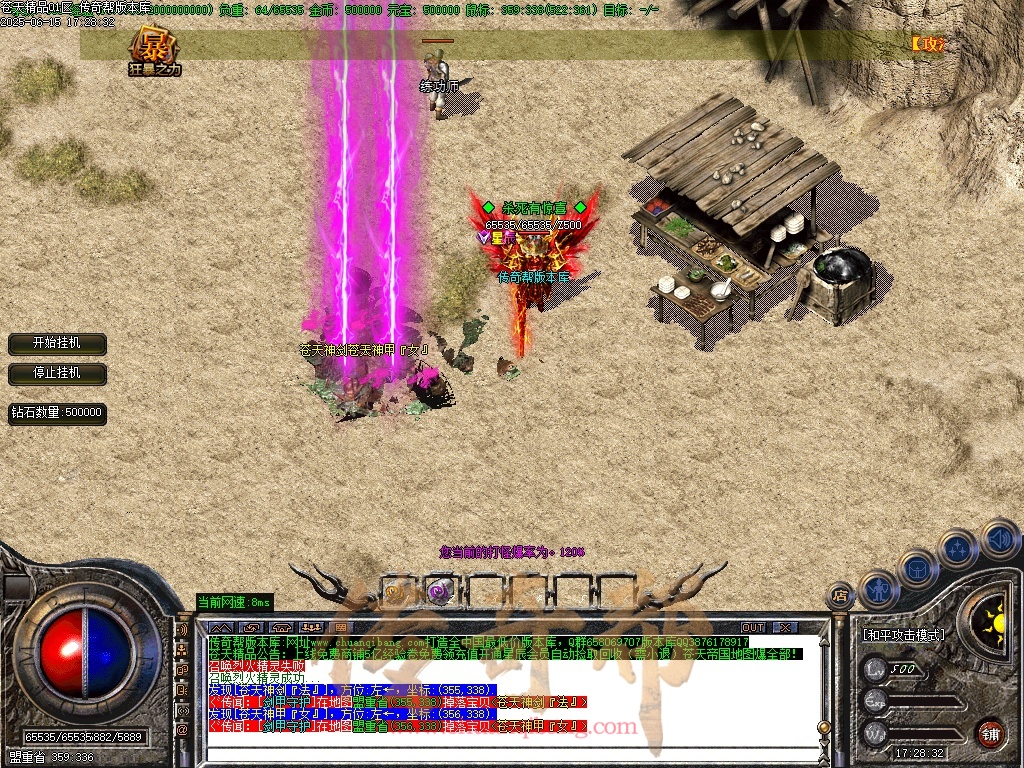Select the purple swirl item in belt
Screen dimensions: 1024x768
point(438,590)
